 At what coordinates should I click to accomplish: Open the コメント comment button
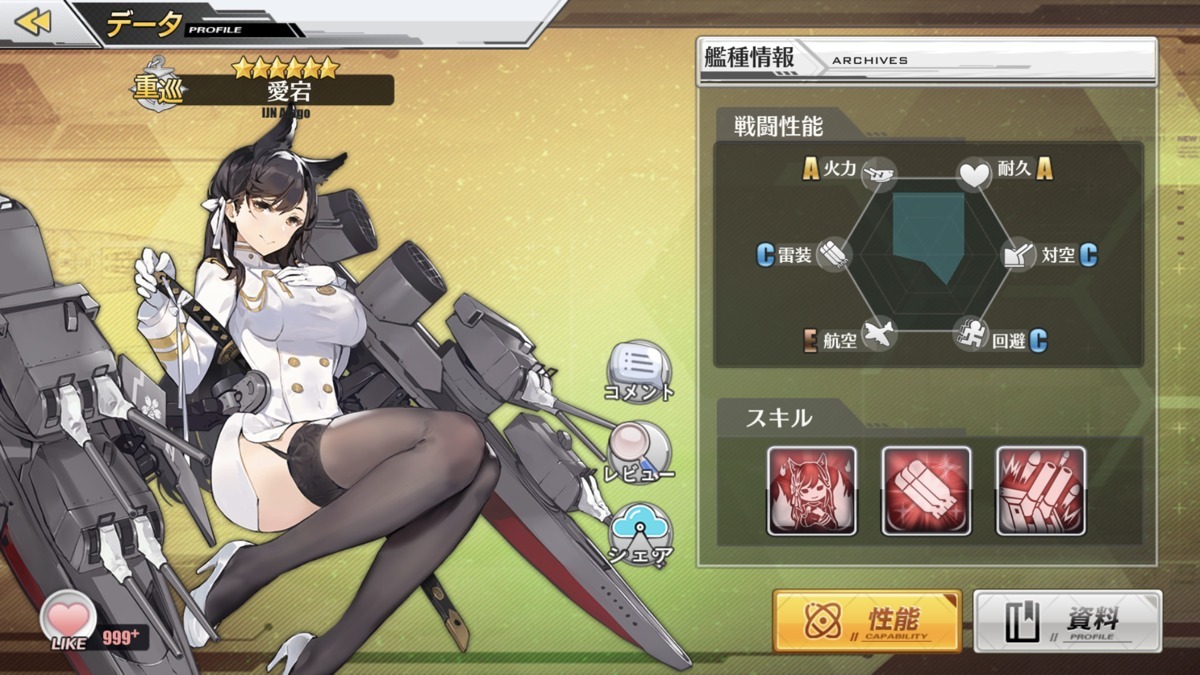(639, 366)
